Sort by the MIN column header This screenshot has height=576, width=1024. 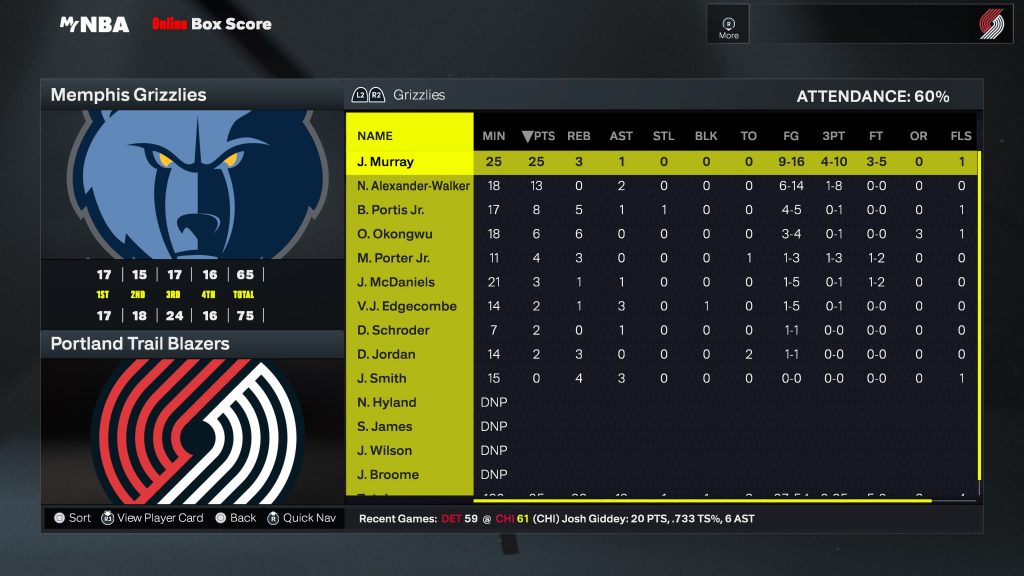coord(494,136)
